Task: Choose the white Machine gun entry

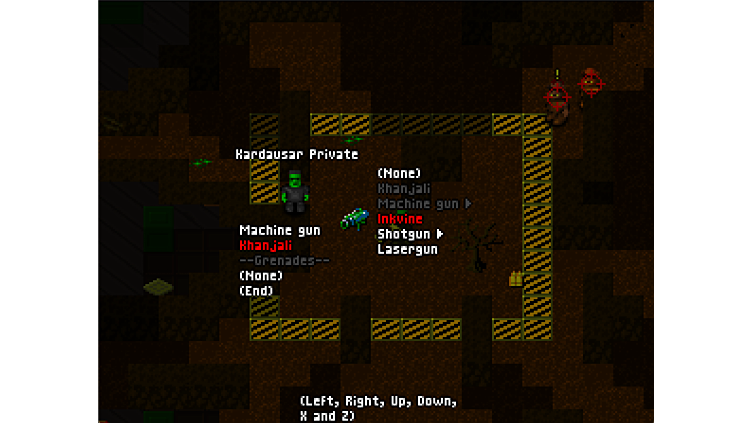Action: [280, 230]
